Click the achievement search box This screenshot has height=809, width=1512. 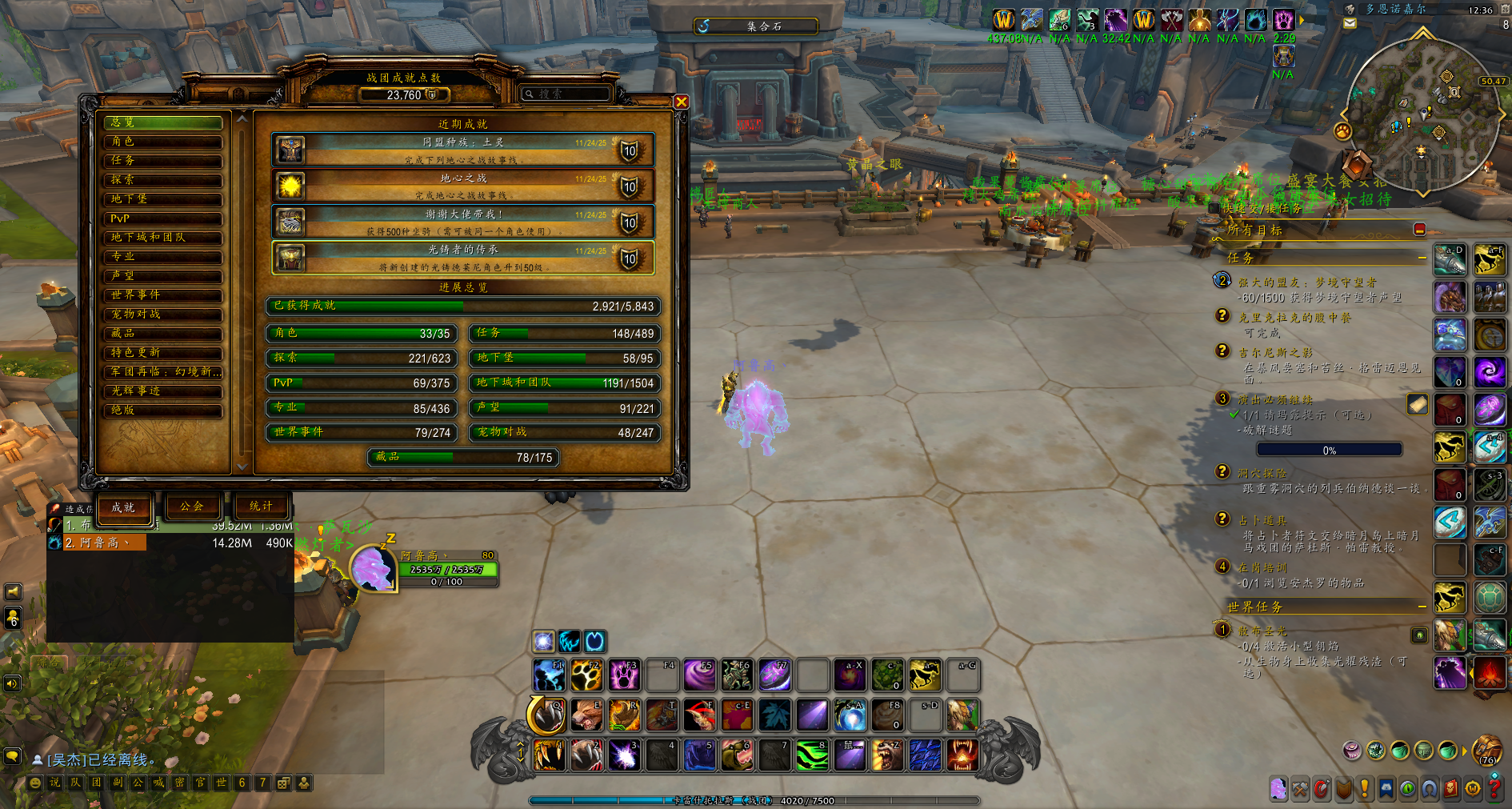[570, 94]
